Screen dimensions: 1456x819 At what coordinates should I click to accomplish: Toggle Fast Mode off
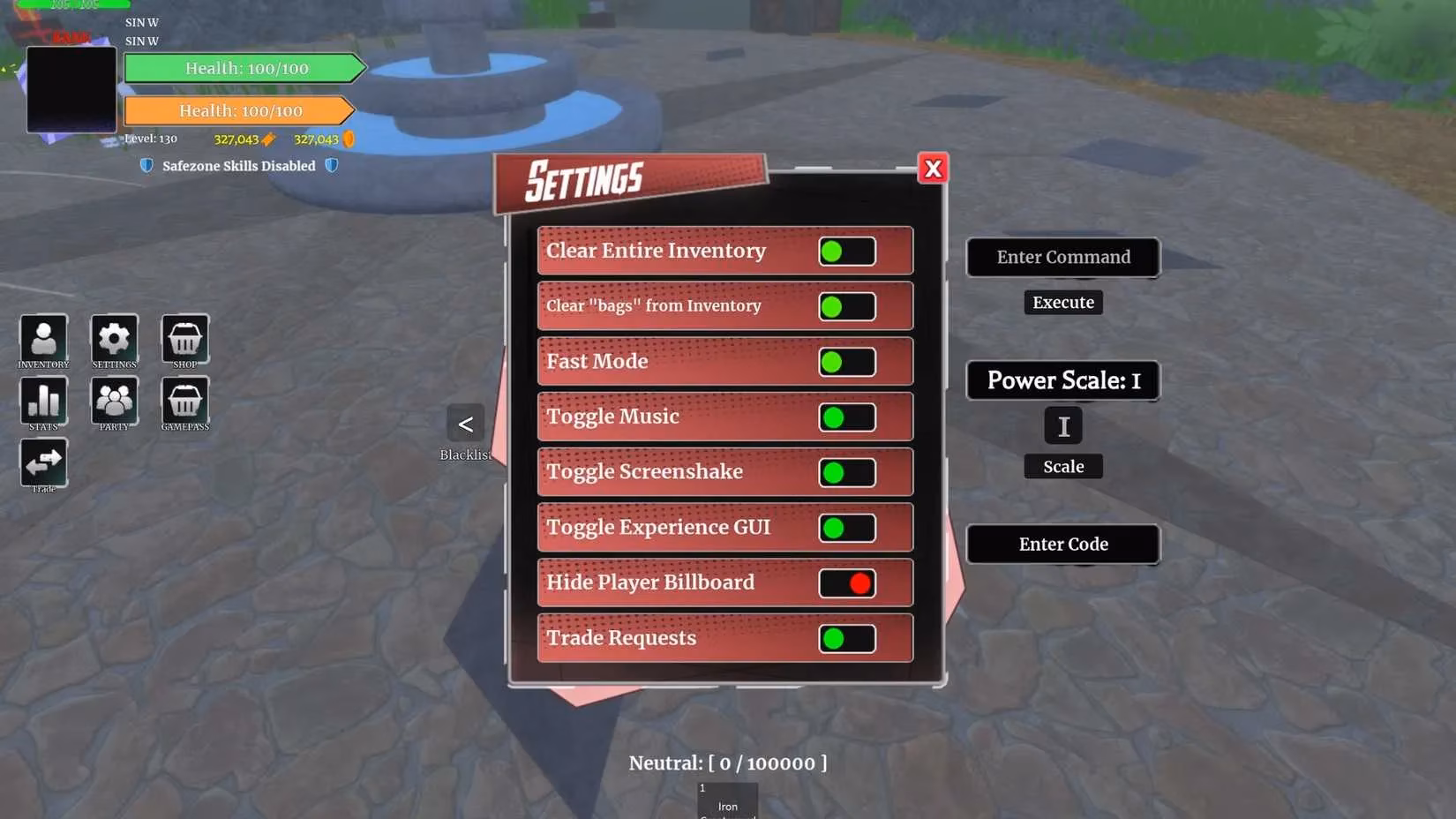pos(844,361)
